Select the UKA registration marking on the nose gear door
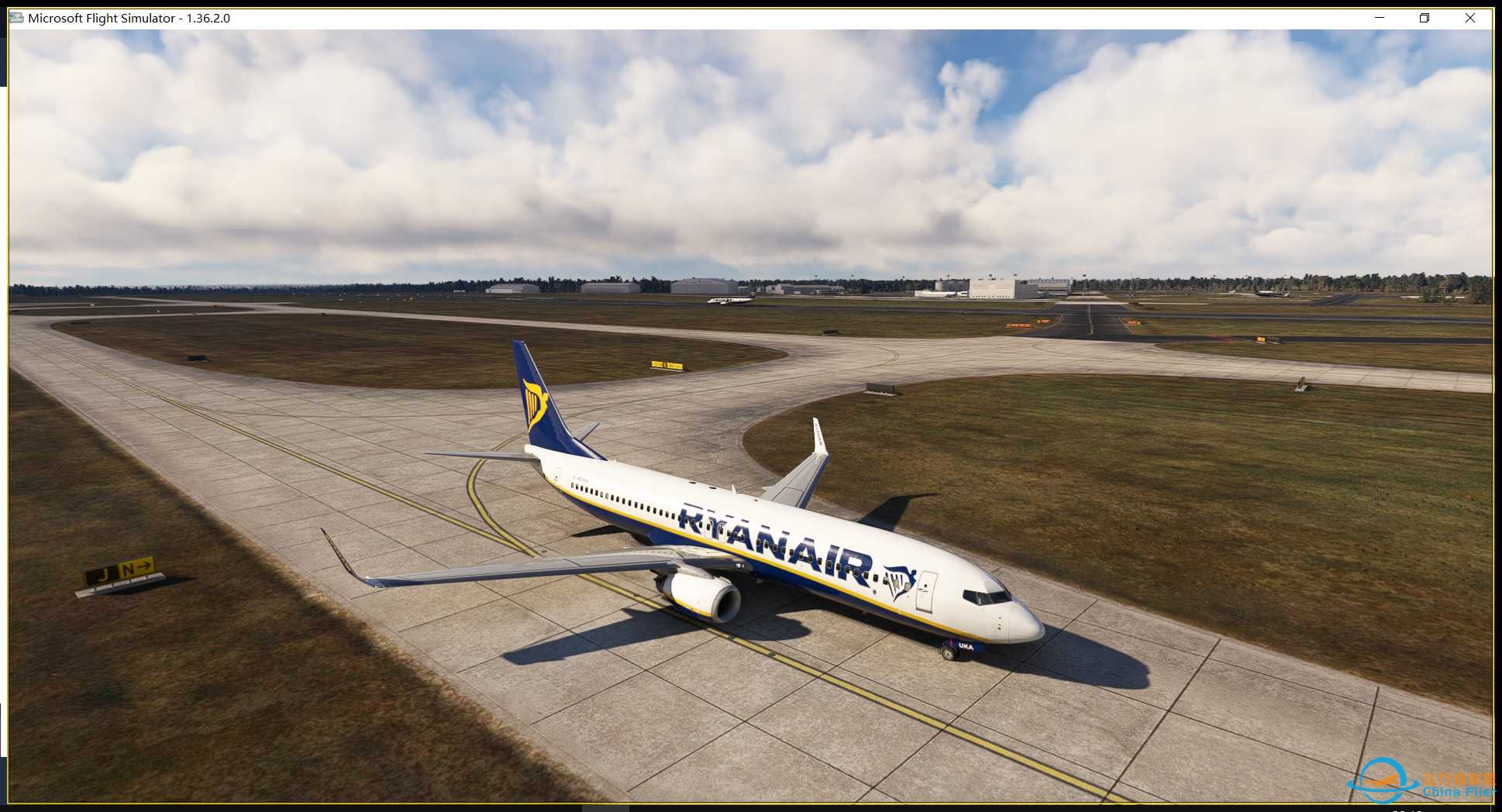Screen dimensions: 1502x812 pos(965,647)
